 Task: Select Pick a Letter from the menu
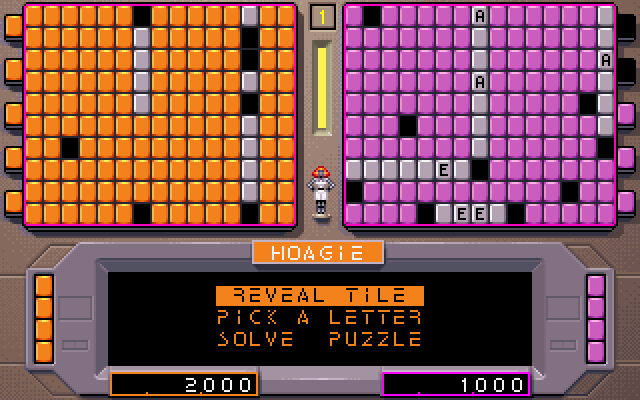(x=319, y=317)
